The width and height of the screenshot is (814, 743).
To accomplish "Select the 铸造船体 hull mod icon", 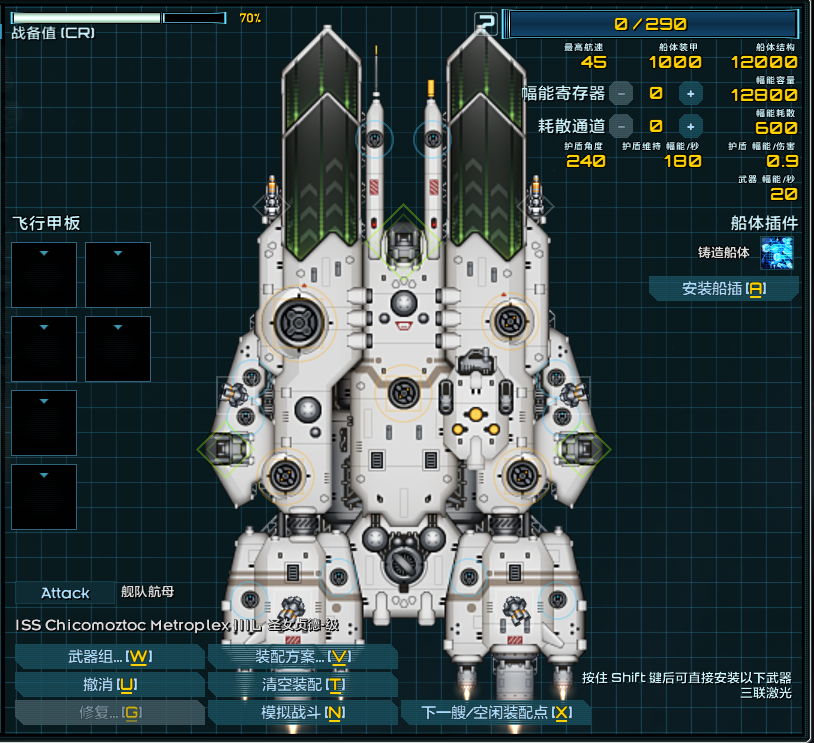I will tap(776, 253).
